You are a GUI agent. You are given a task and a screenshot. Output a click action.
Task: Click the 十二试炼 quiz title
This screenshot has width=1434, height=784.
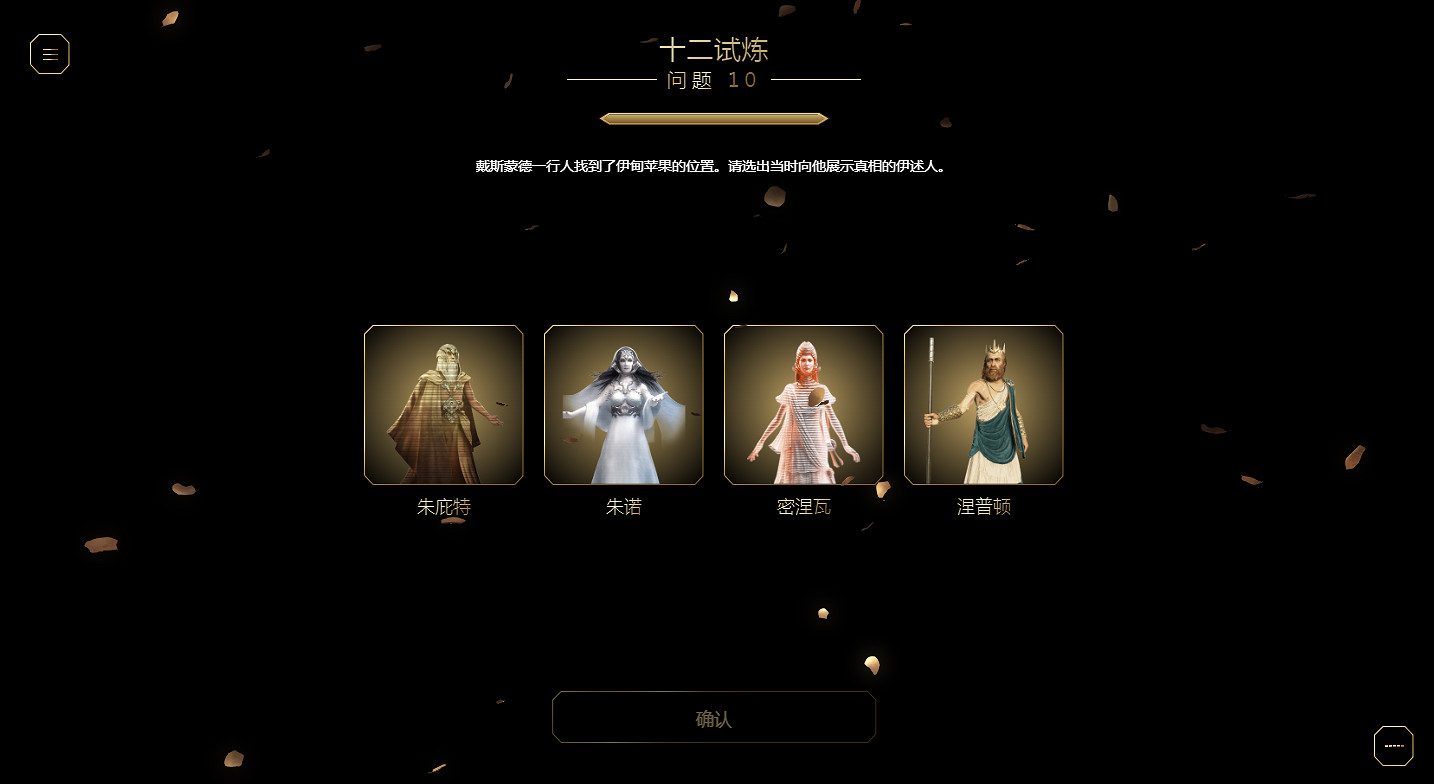713,50
